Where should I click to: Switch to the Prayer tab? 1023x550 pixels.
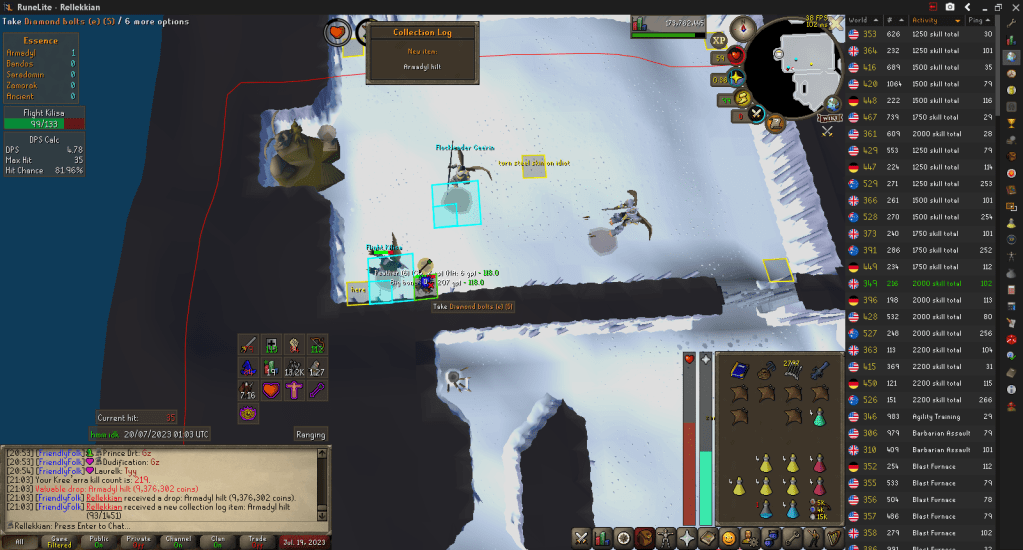click(x=687, y=538)
